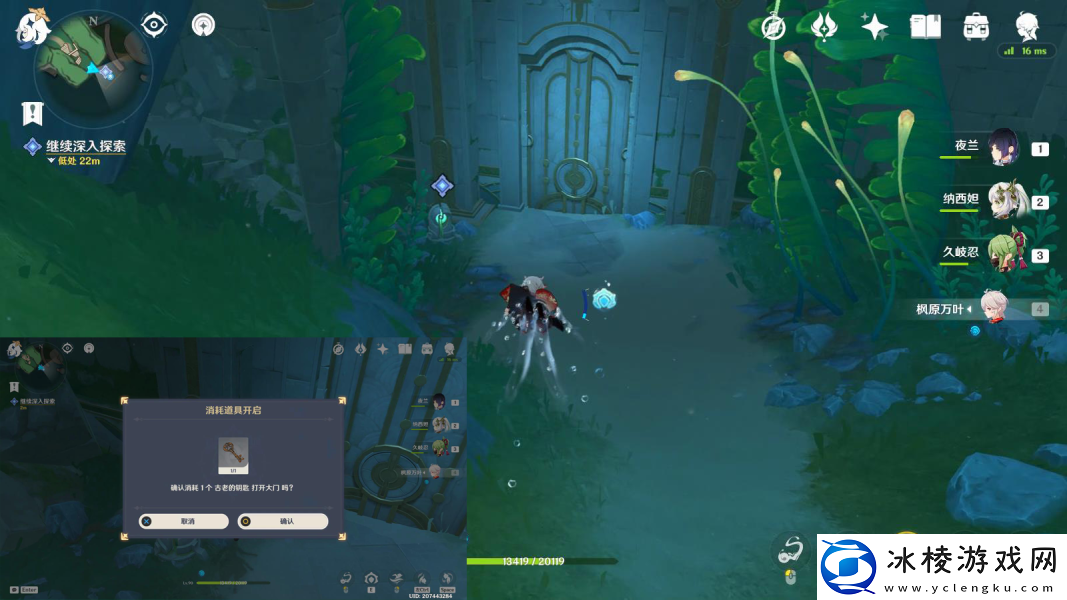The image size is (1067, 600).
Task: Open the Adventurer Handbook book icon
Action: click(925, 27)
